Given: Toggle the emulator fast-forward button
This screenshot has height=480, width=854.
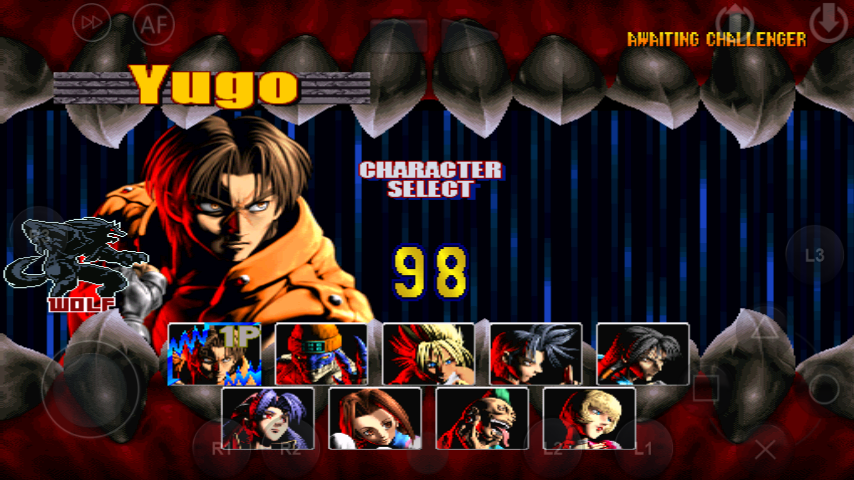Looking at the screenshot, I should pyautogui.click(x=93, y=23).
